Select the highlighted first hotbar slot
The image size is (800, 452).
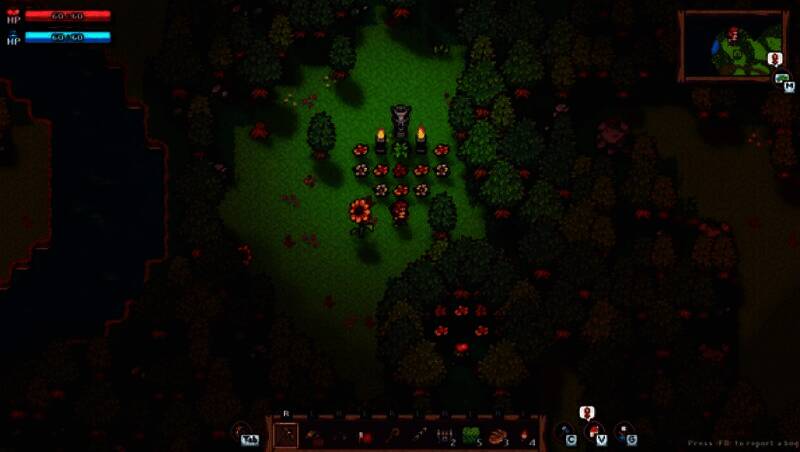(x=286, y=435)
